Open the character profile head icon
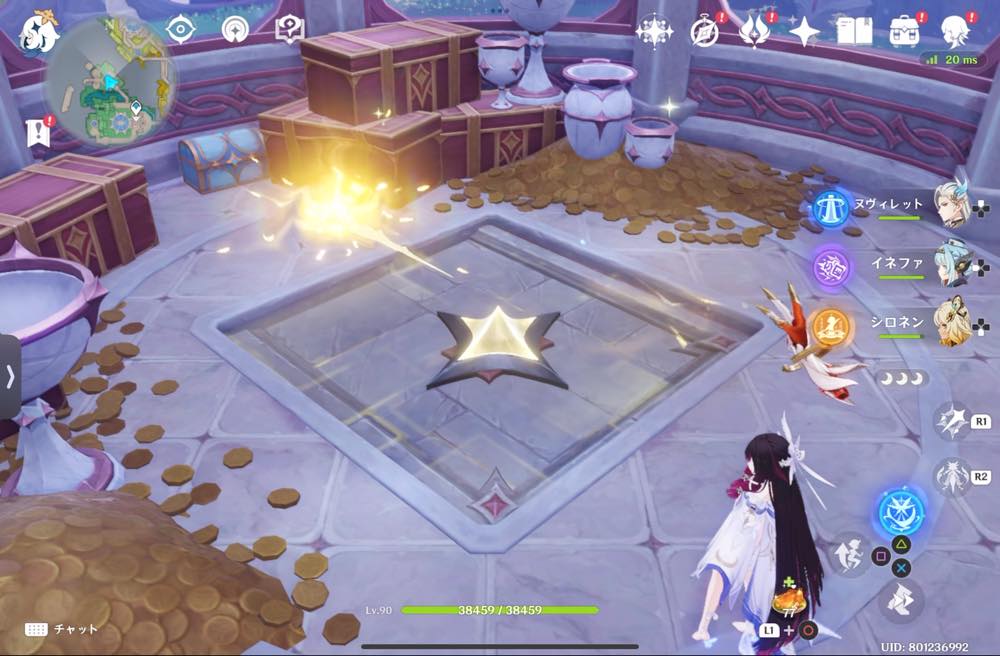The height and width of the screenshot is (656, 1000). click(x=955, y=29)
